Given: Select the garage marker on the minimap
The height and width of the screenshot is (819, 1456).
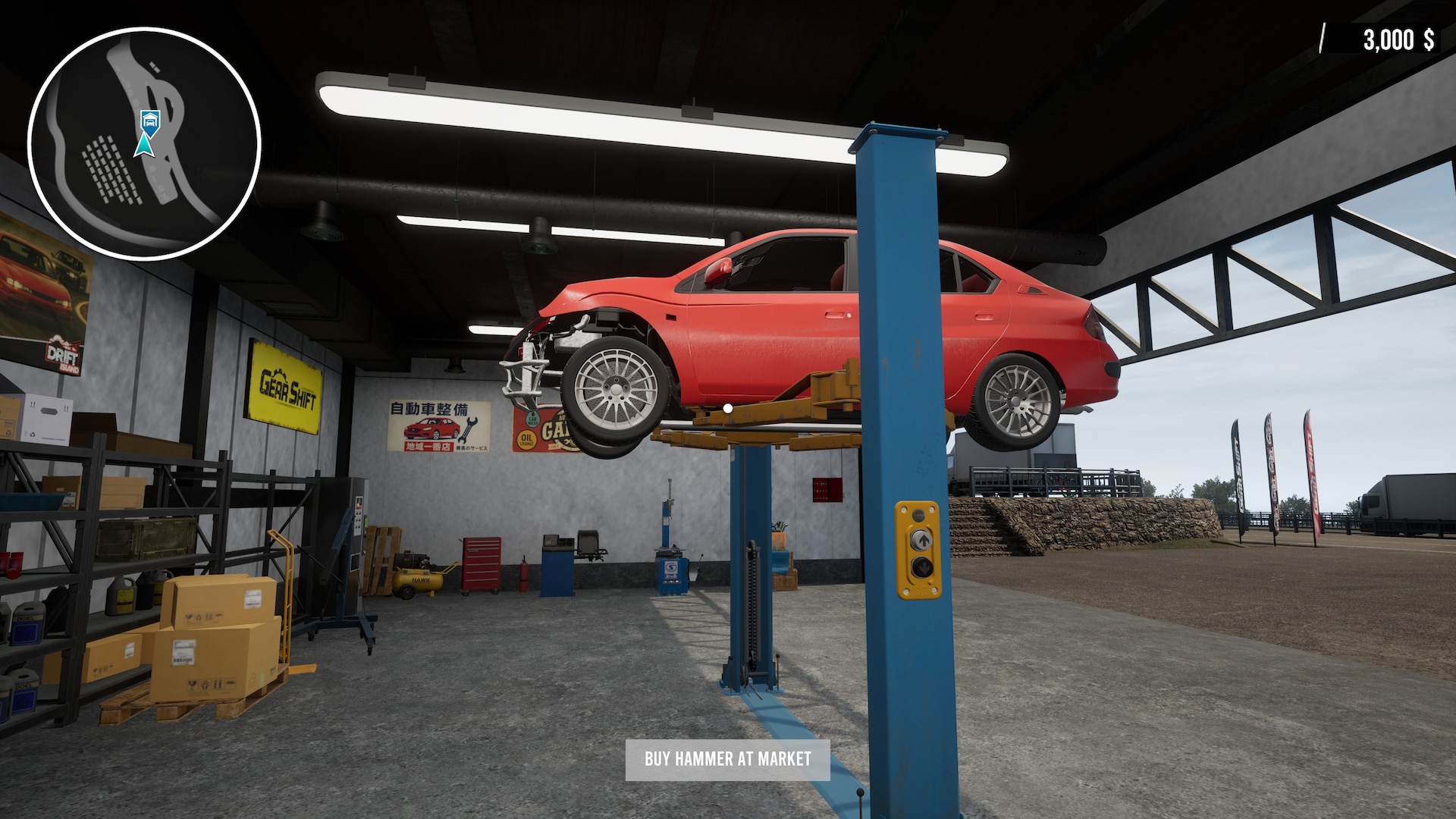Looking at the screenshot, I should pos(150,119).
